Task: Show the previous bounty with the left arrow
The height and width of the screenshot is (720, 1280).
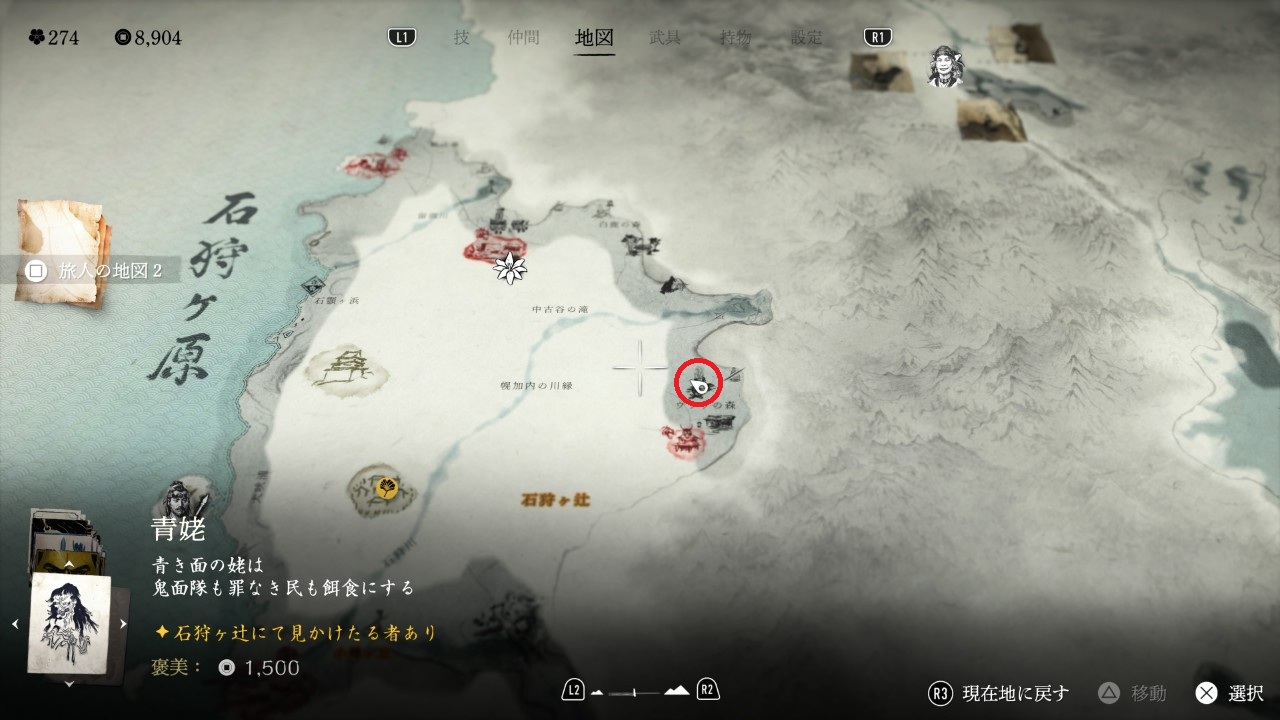Action: [x=15, y=624]
